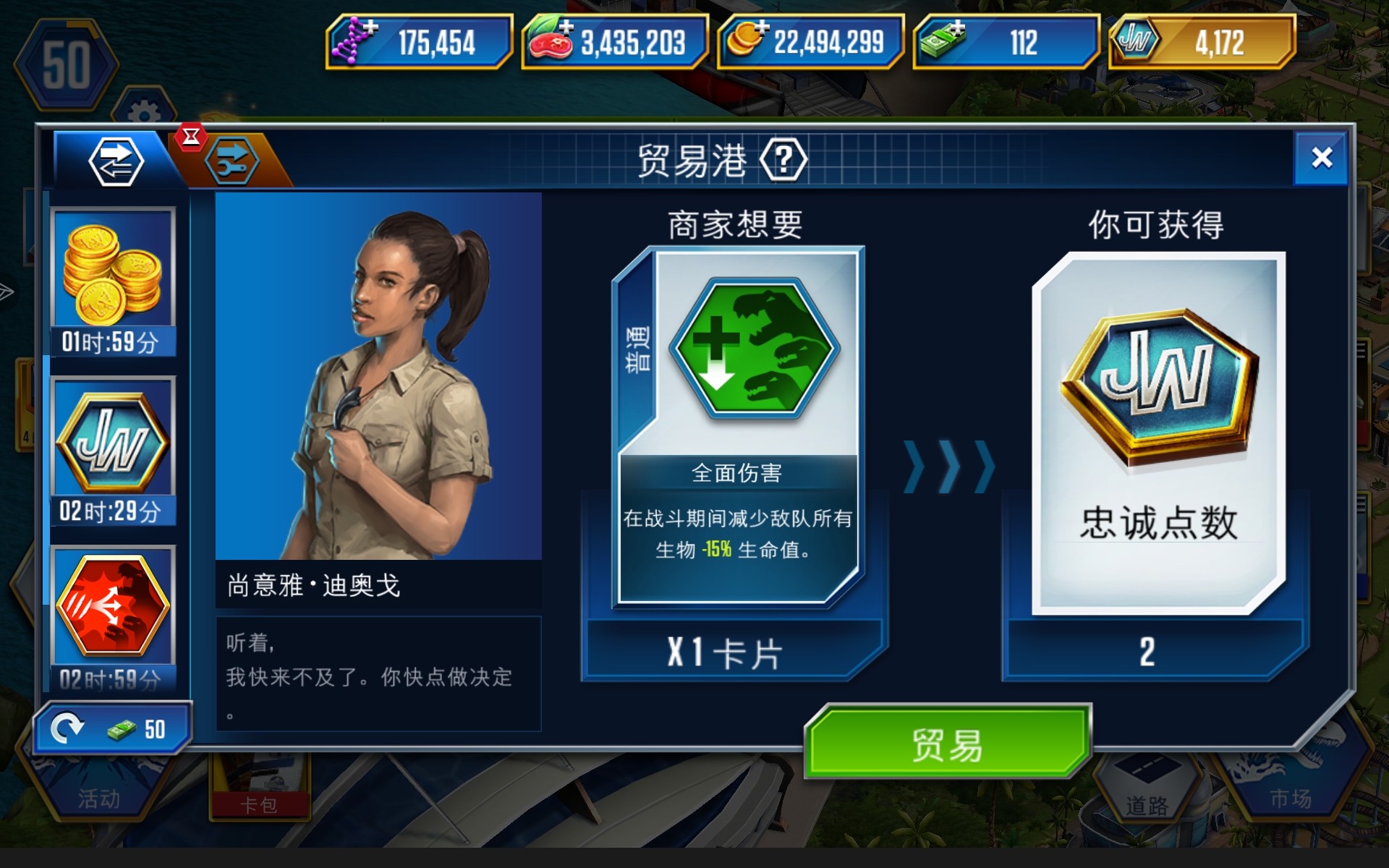
Task: Select the coins trade offer in sidebar
Action: coord(114,271)
